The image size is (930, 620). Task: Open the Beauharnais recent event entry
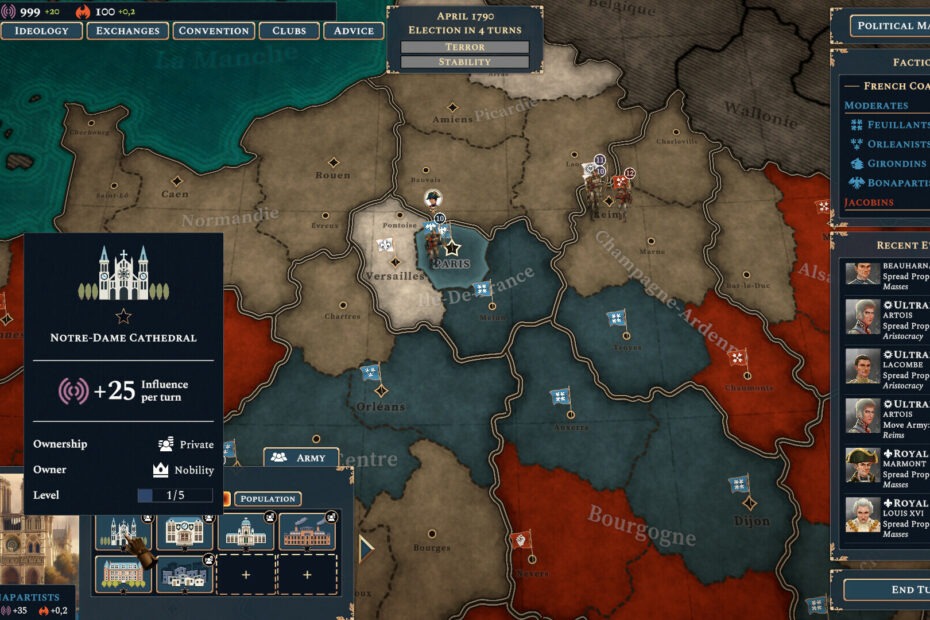(x=888, y=272)
